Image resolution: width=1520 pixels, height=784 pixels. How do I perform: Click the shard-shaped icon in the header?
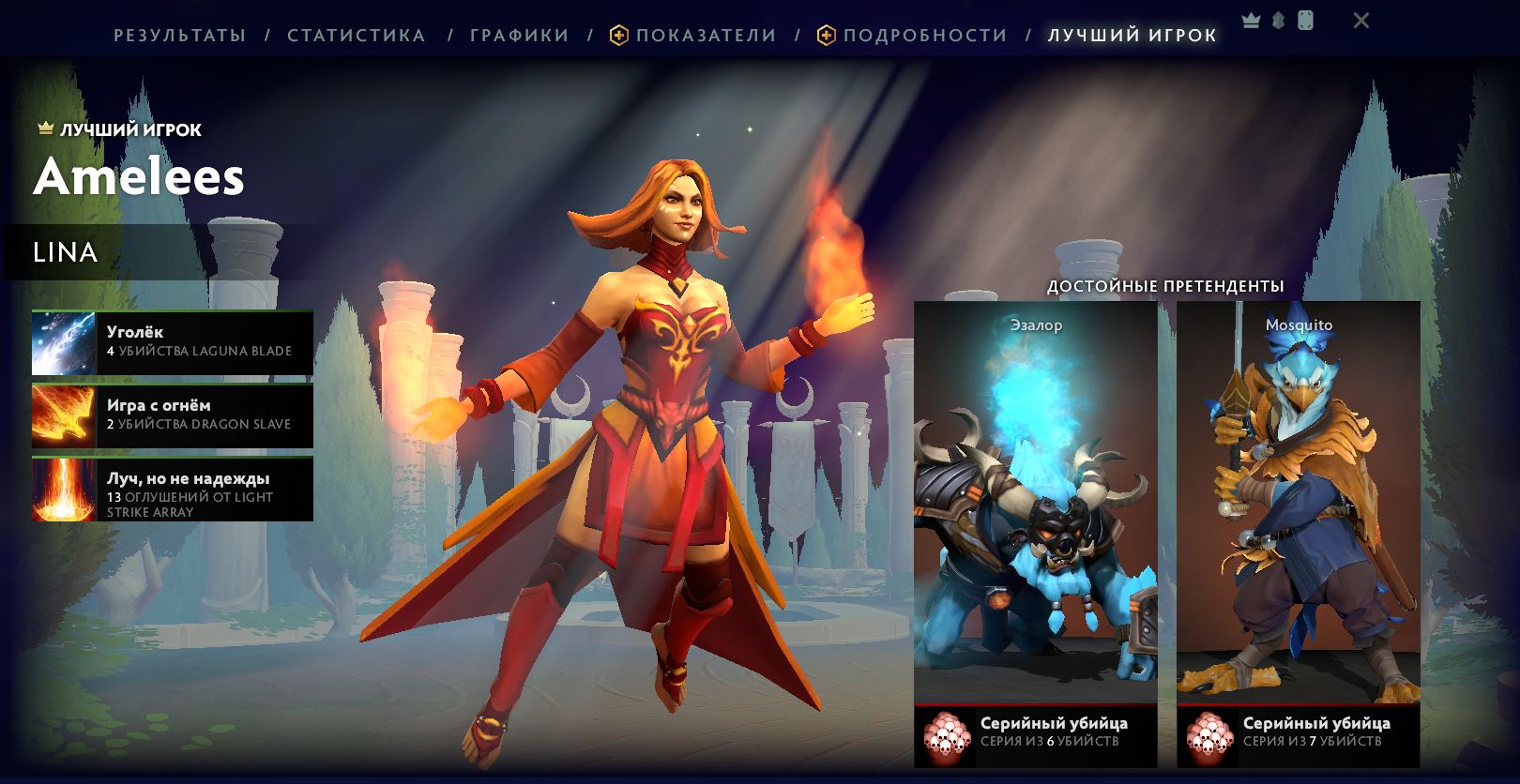(x=1278, y=21)
